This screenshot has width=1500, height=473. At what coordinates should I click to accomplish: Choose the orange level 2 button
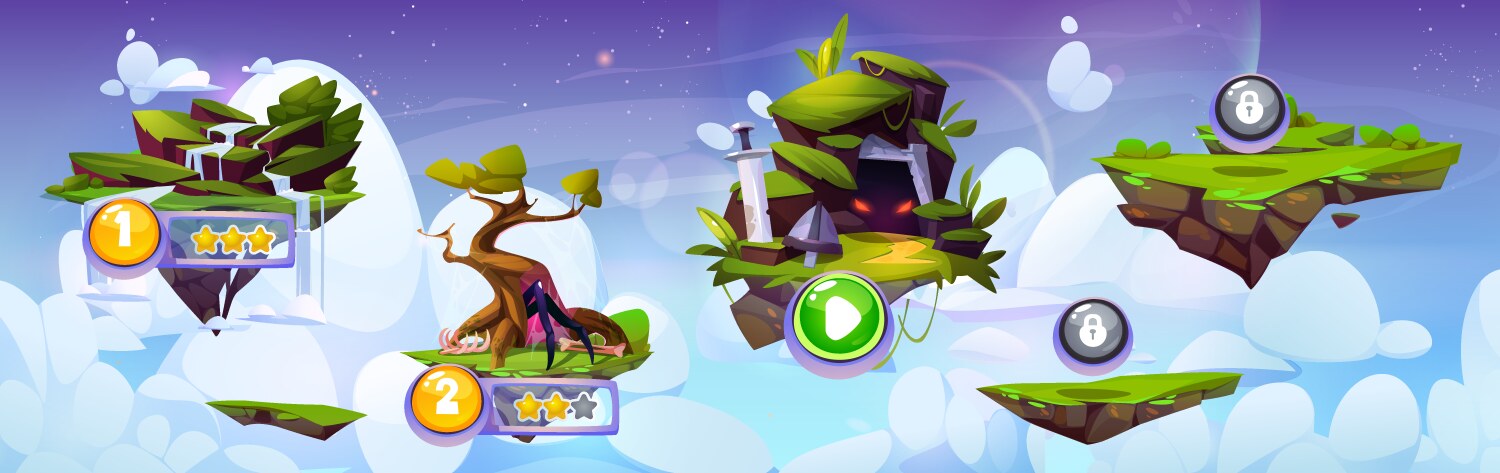point(446,398)
